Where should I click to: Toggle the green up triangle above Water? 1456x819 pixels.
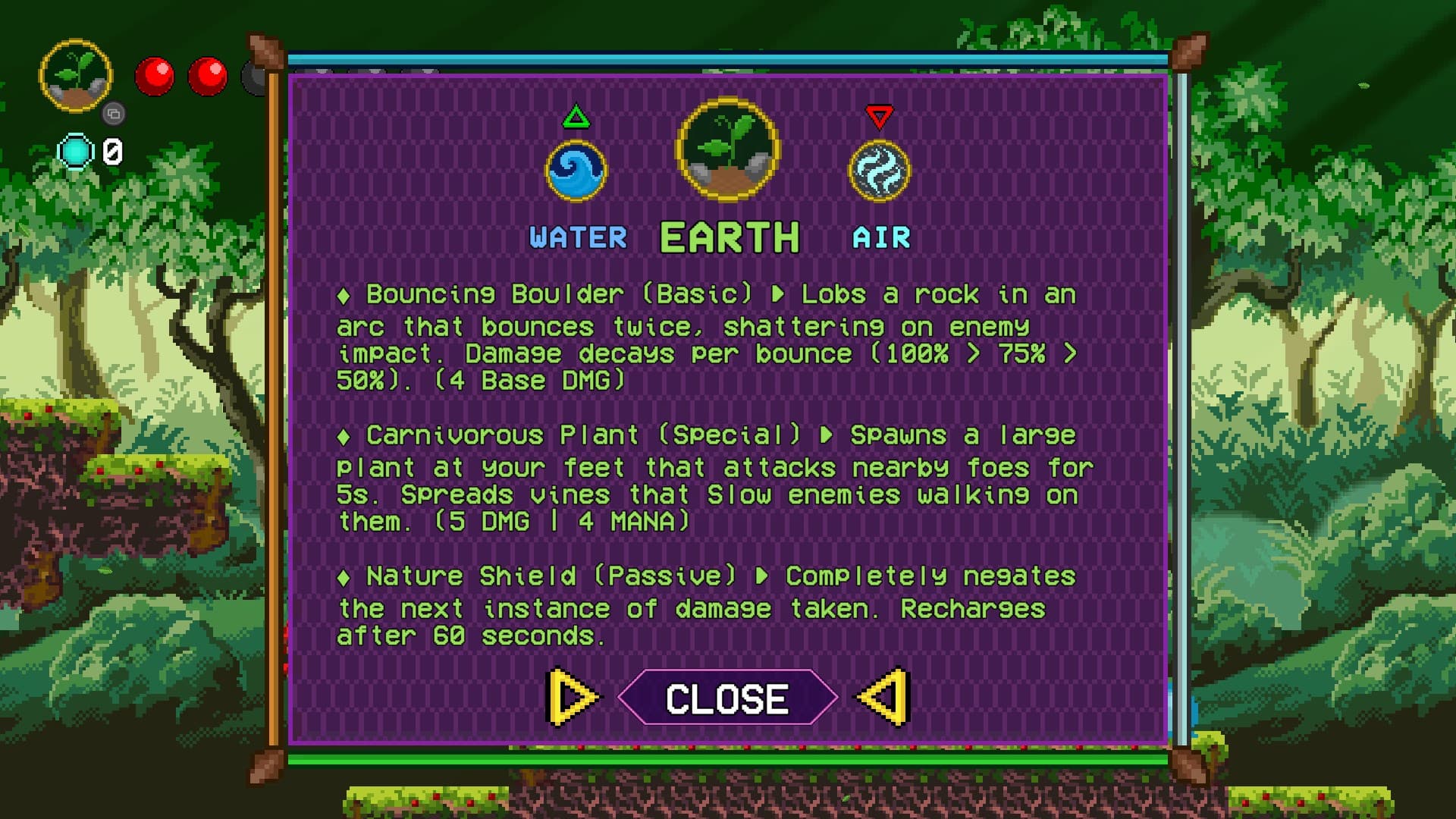click(x=576, y=115)
